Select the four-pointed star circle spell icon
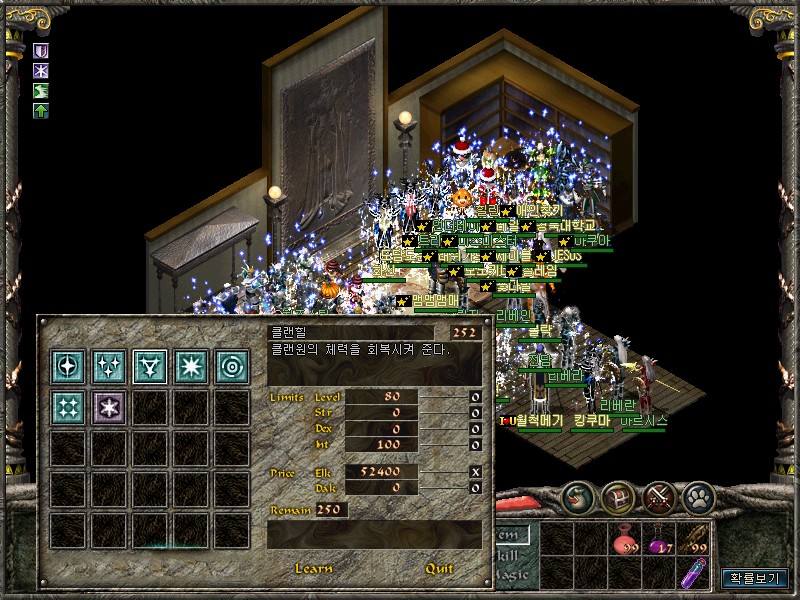 67,365
